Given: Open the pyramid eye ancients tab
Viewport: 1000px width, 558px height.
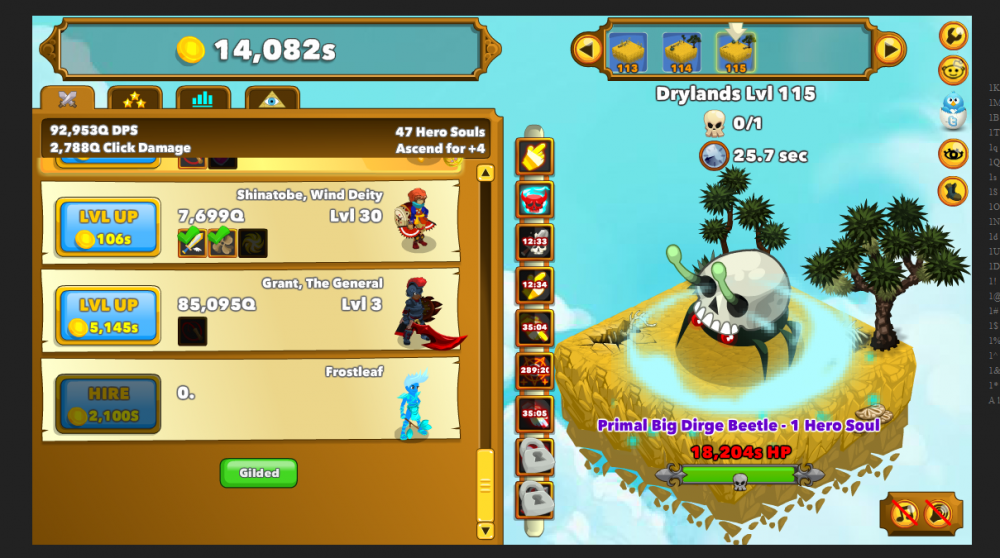Looking at the screenshot, I should (x=271, y=99).
